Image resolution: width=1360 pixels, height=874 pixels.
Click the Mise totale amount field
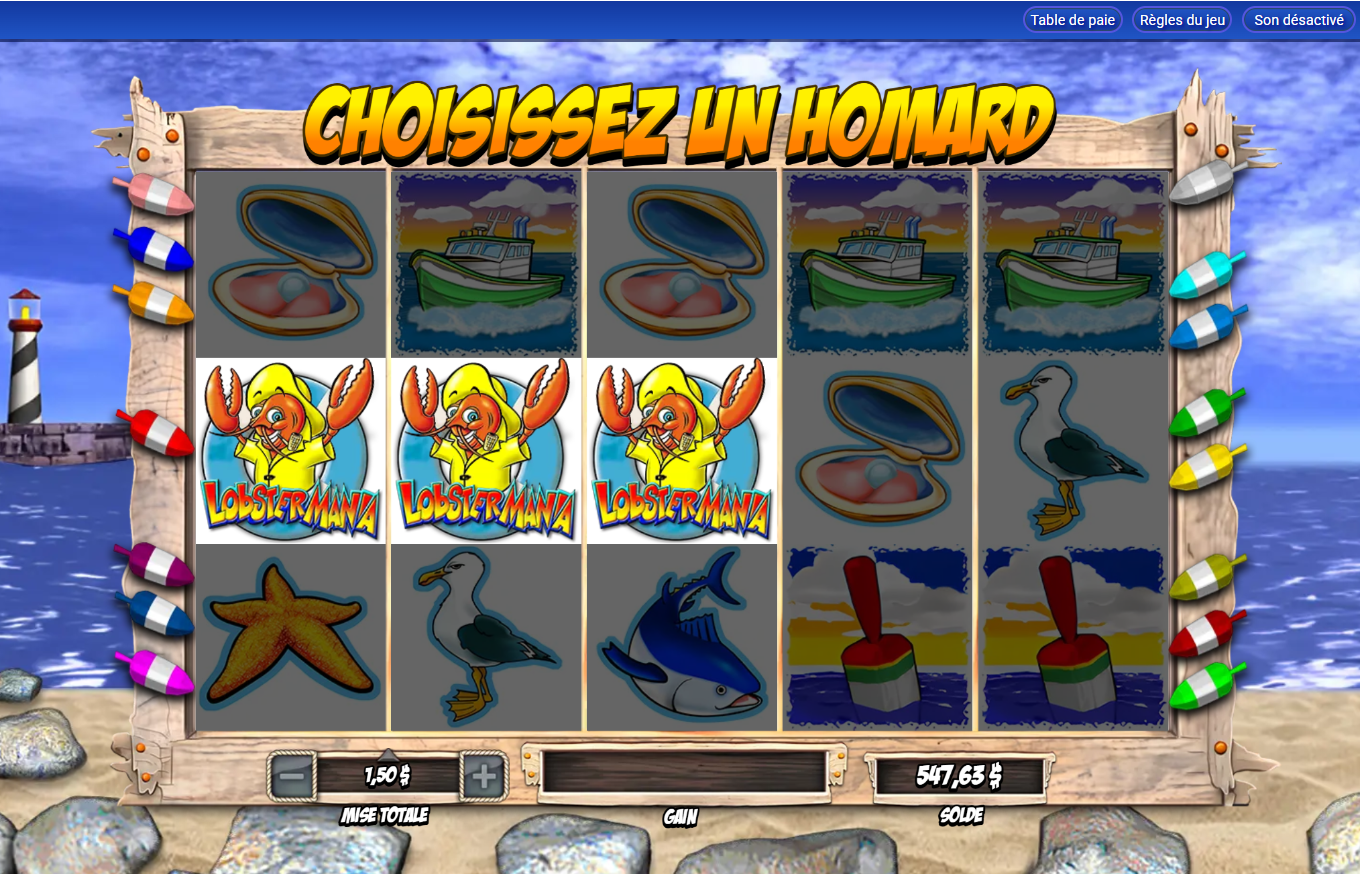385,774
